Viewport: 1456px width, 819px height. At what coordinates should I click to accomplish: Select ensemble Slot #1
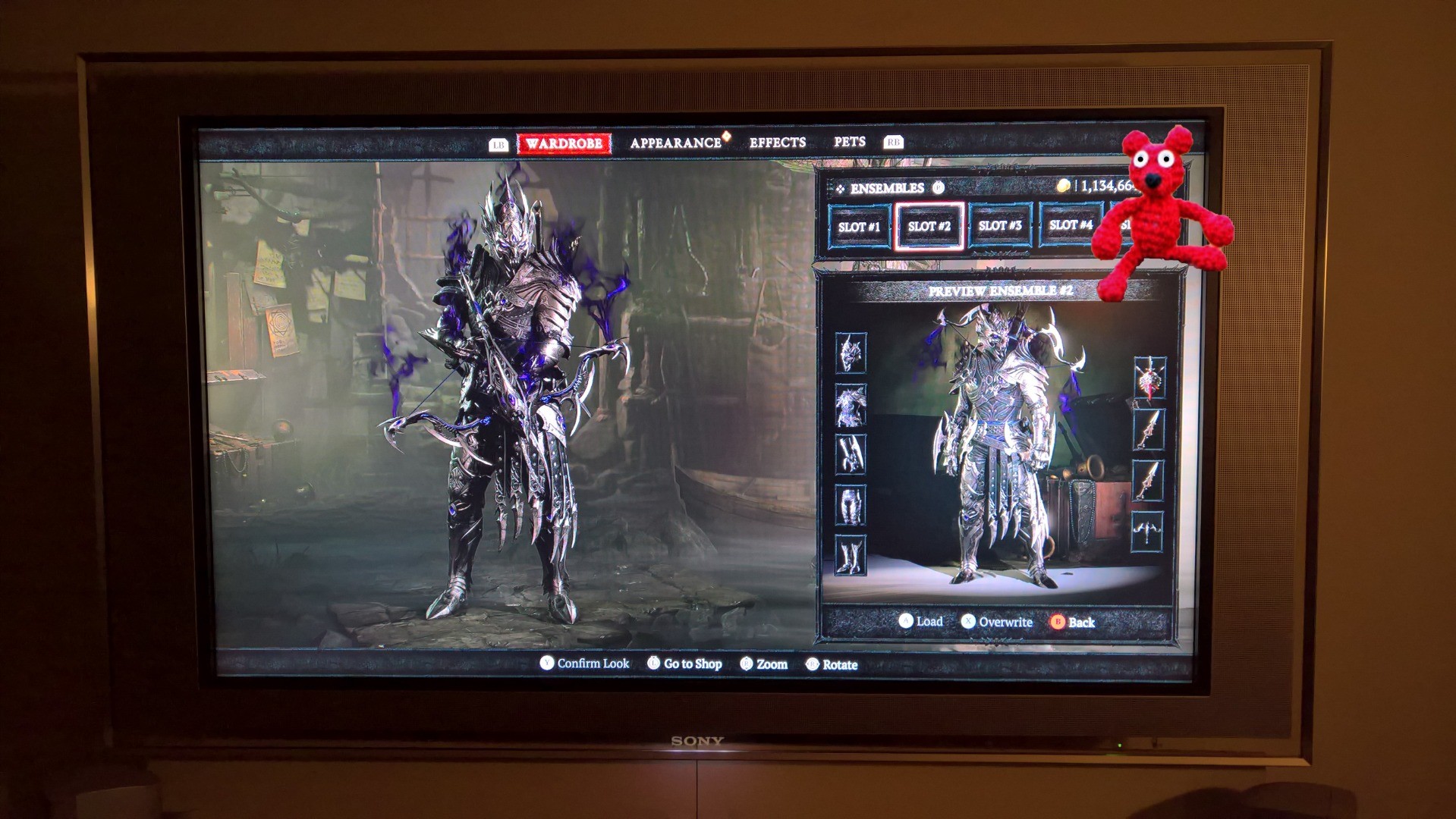(859, 226)
